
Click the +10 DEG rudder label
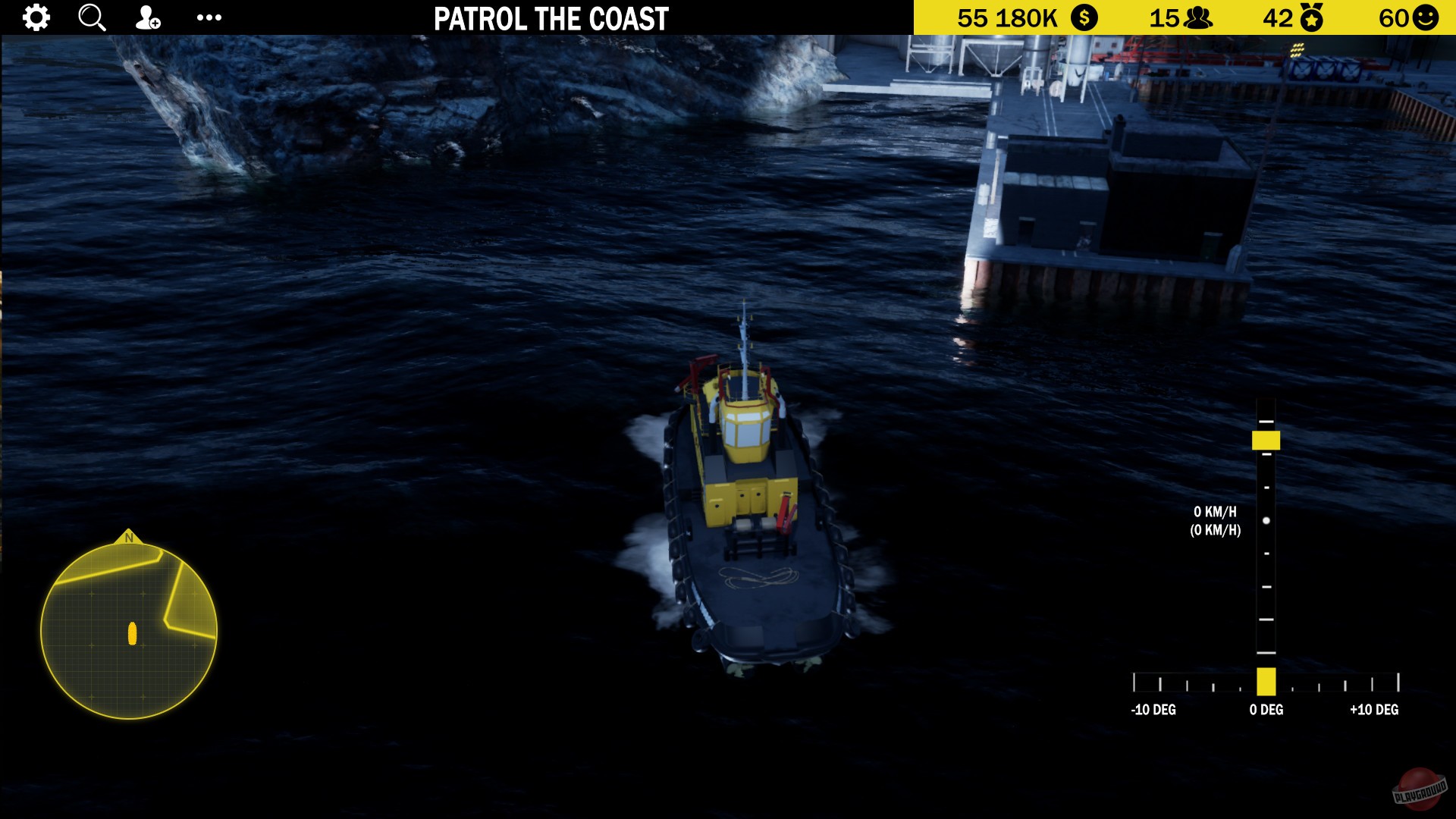pyautogui.click(x=1371, y=710)
